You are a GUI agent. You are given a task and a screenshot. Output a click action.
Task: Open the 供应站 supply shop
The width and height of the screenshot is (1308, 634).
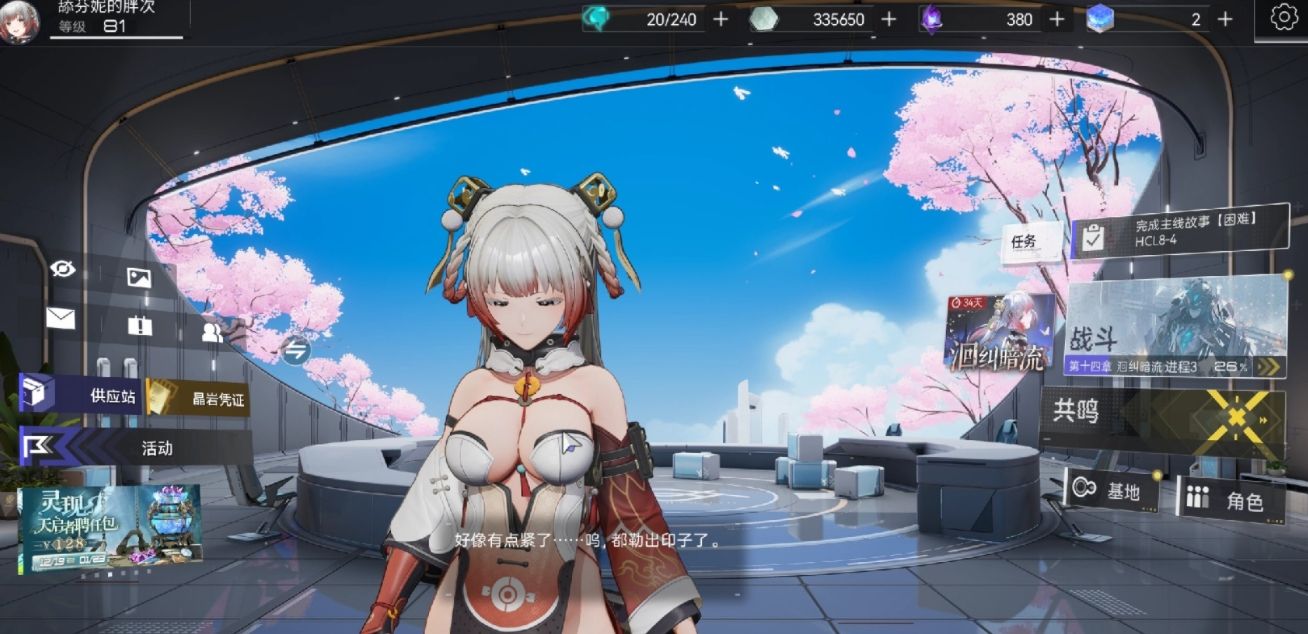84,395
